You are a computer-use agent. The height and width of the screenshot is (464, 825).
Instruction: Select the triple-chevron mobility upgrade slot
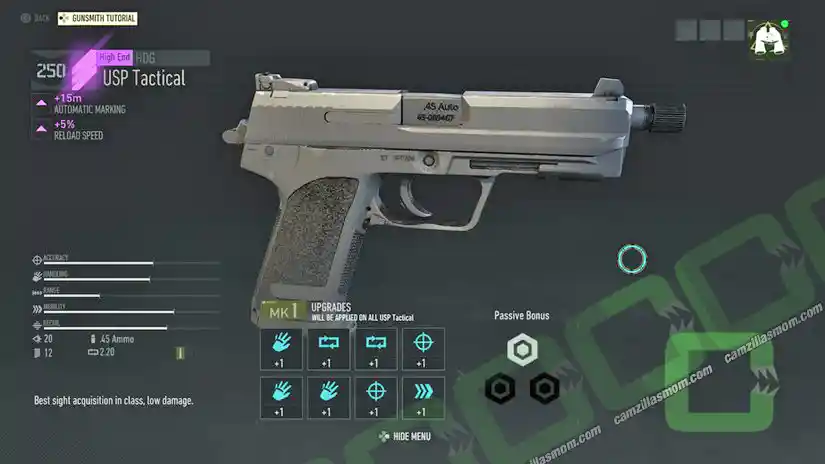[x=422, y=397]
